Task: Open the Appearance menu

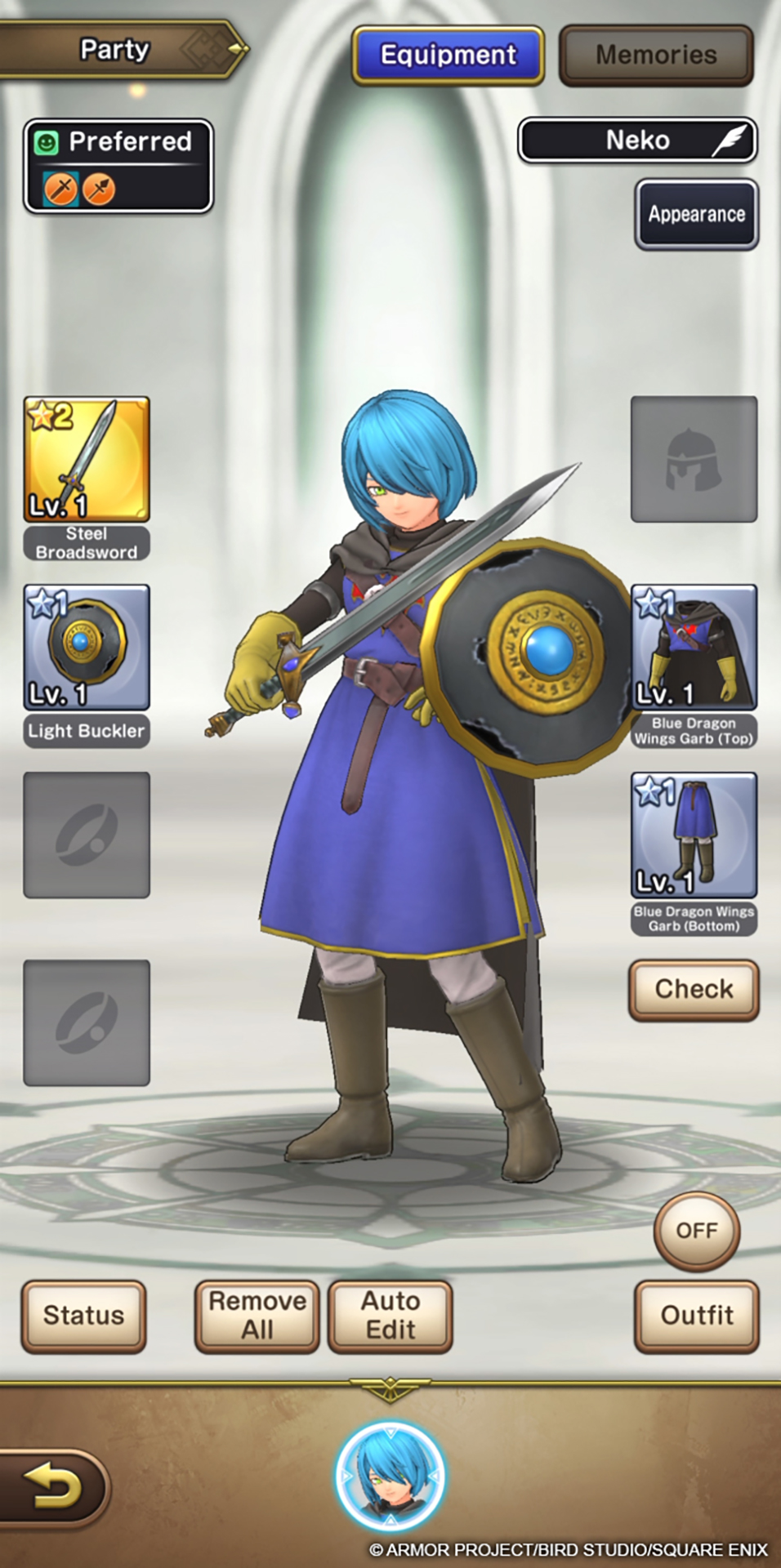Action: [x=696, y=214]
